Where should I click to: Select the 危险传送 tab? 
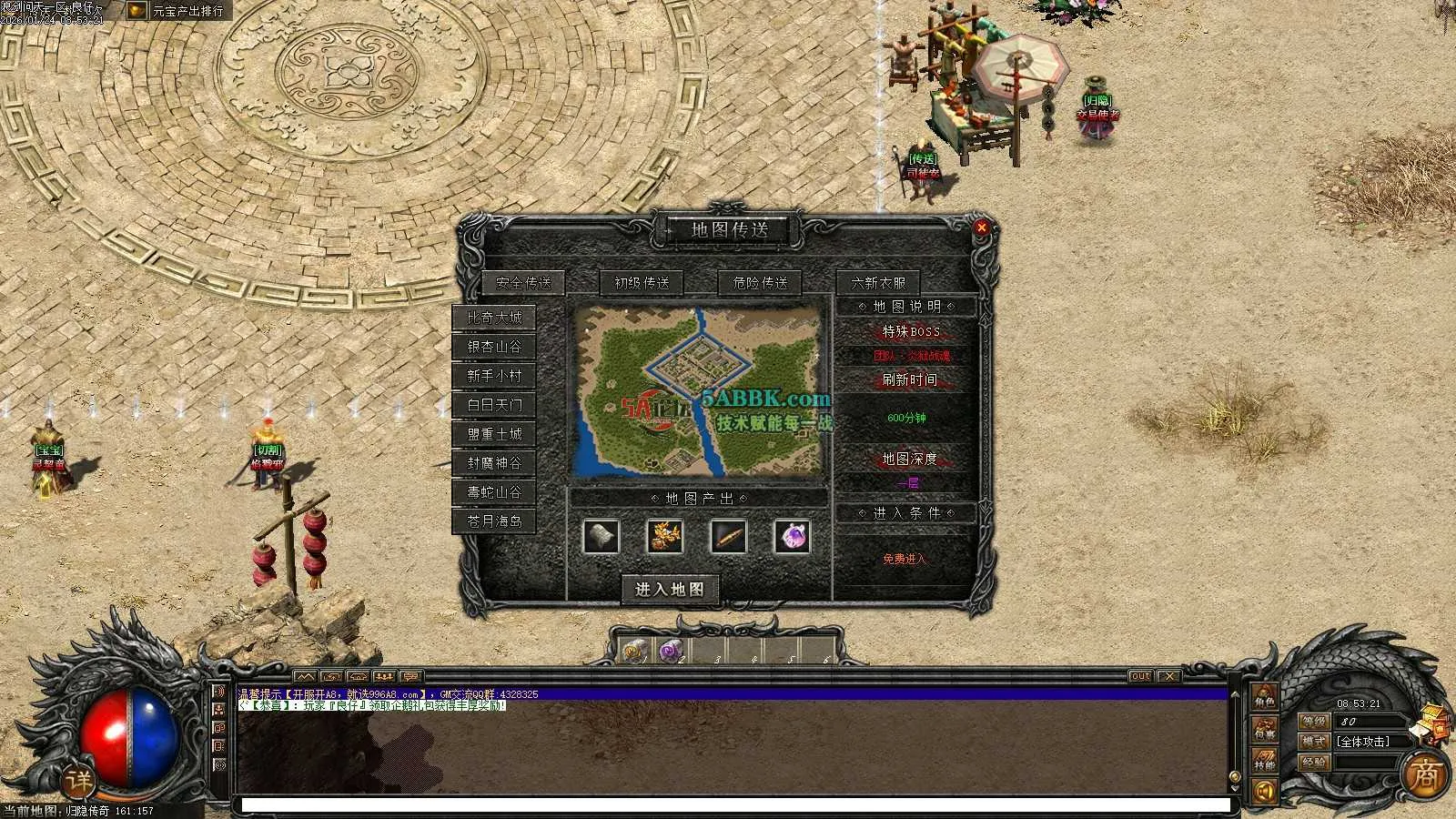[x=760, y=283]
